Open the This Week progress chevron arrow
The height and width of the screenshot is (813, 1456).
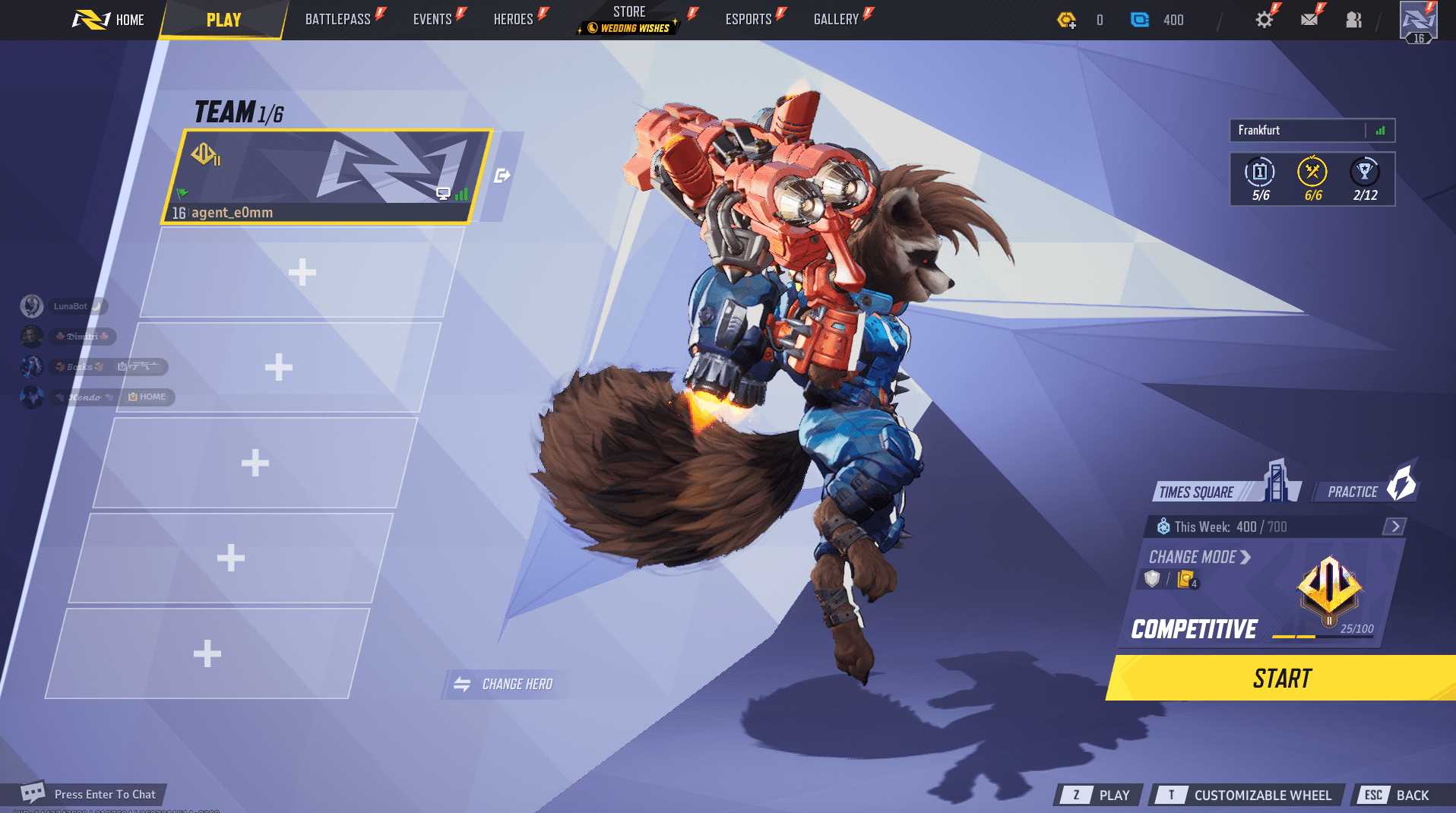click(x=1395, y=525)
